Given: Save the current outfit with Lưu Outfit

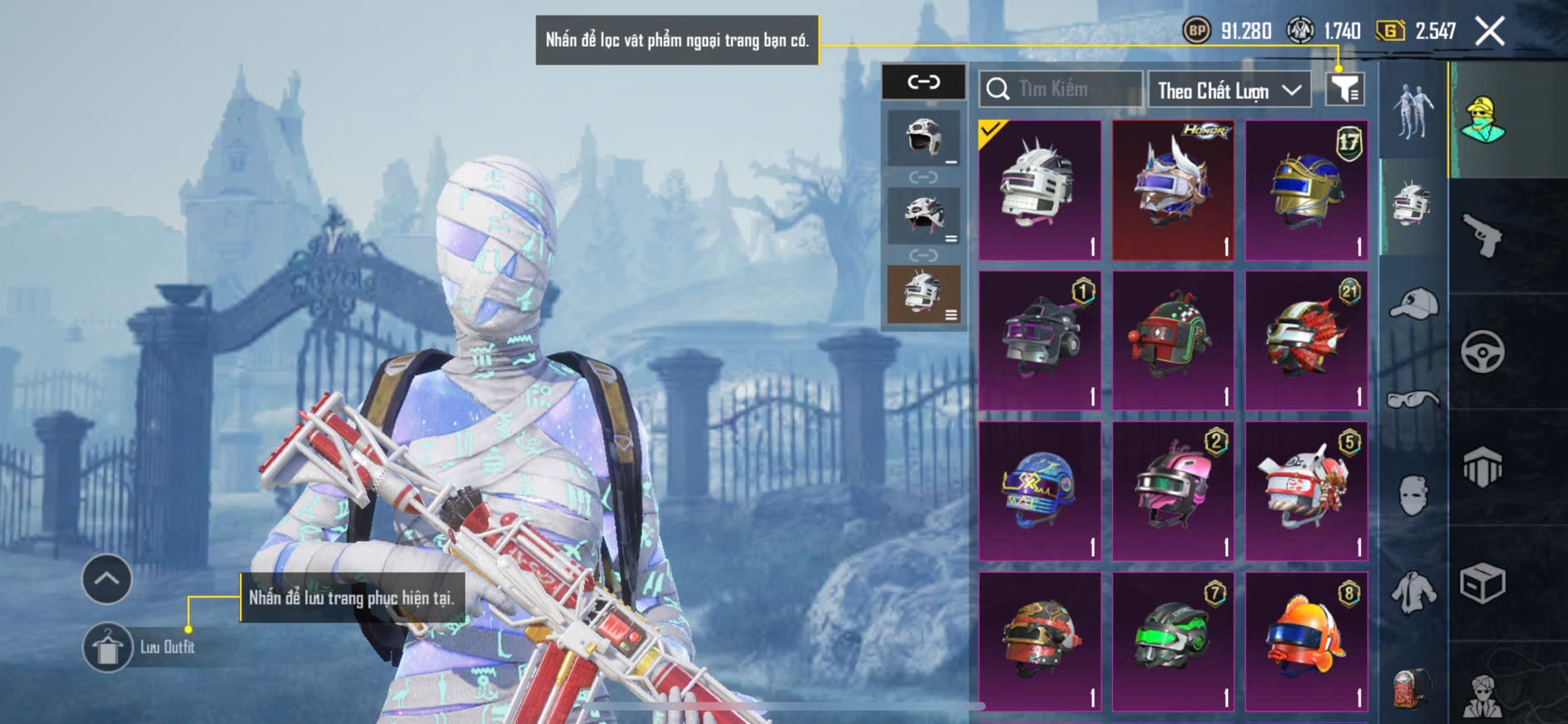Looking at the screenshot, I should 108,647.
